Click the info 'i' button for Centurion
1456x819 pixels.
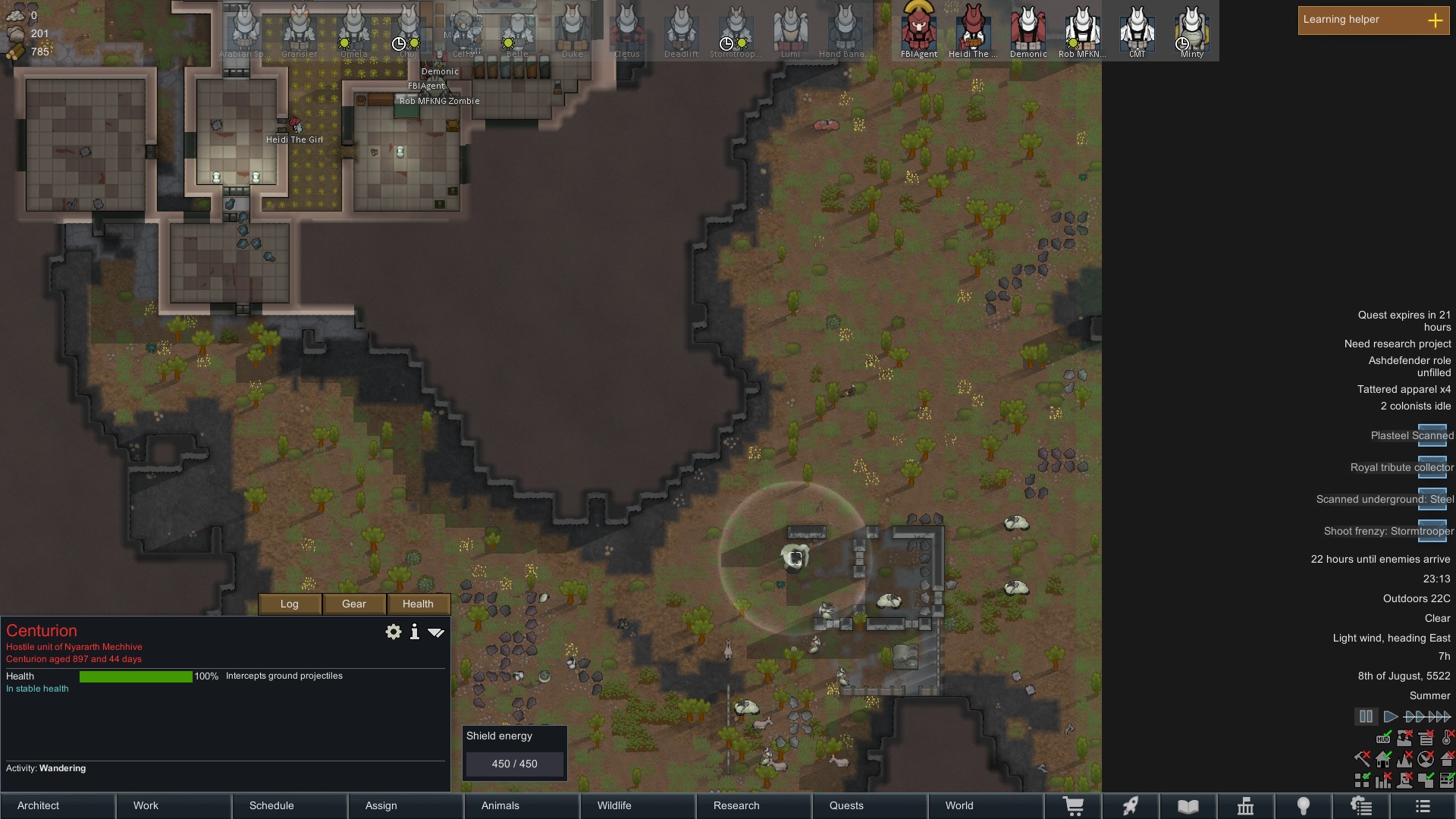coord(415,632)
